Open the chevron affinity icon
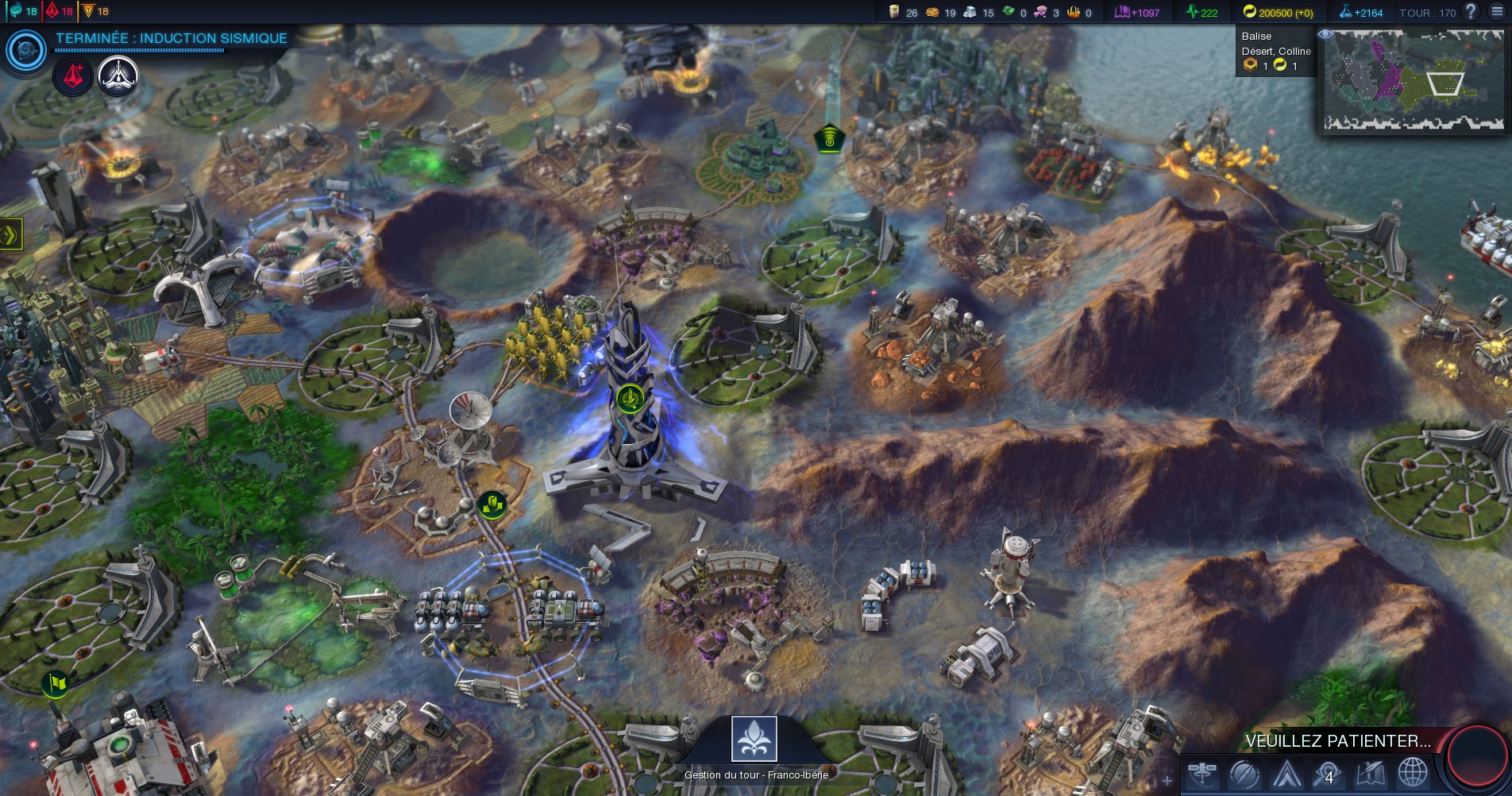 pyautogui.click(x=1286, y=773)
